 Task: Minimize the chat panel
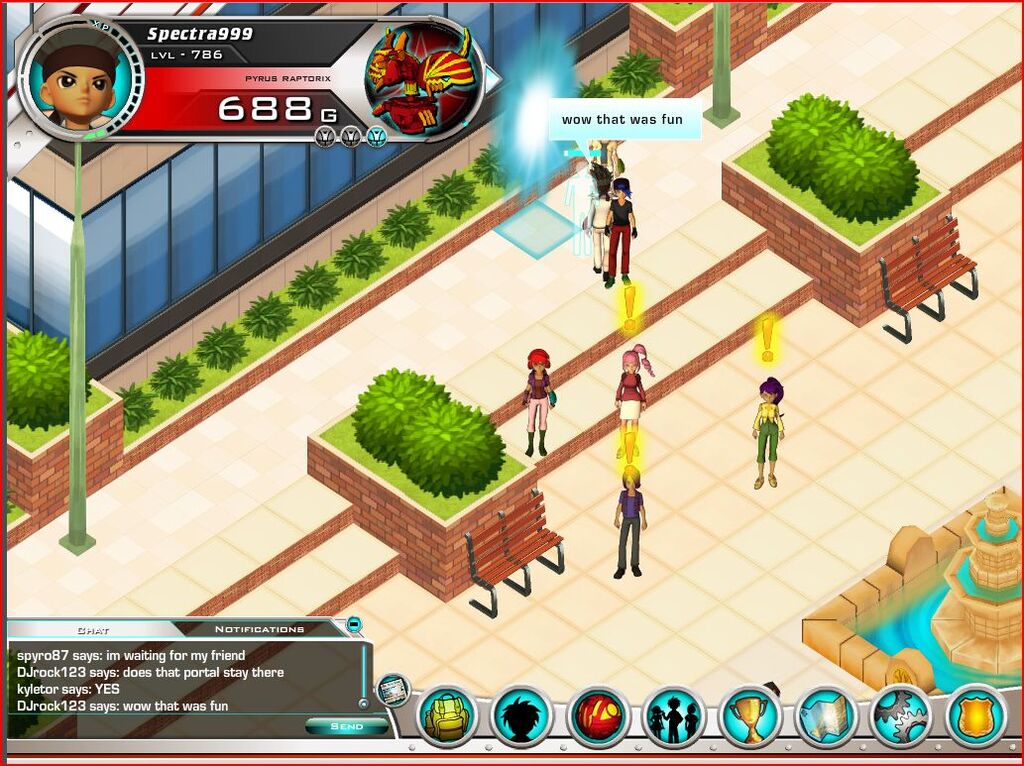pos(354,625)
